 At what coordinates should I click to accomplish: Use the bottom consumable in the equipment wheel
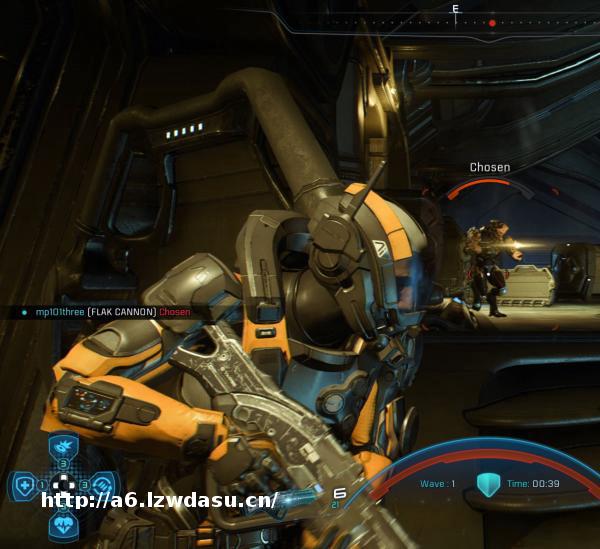63,526
